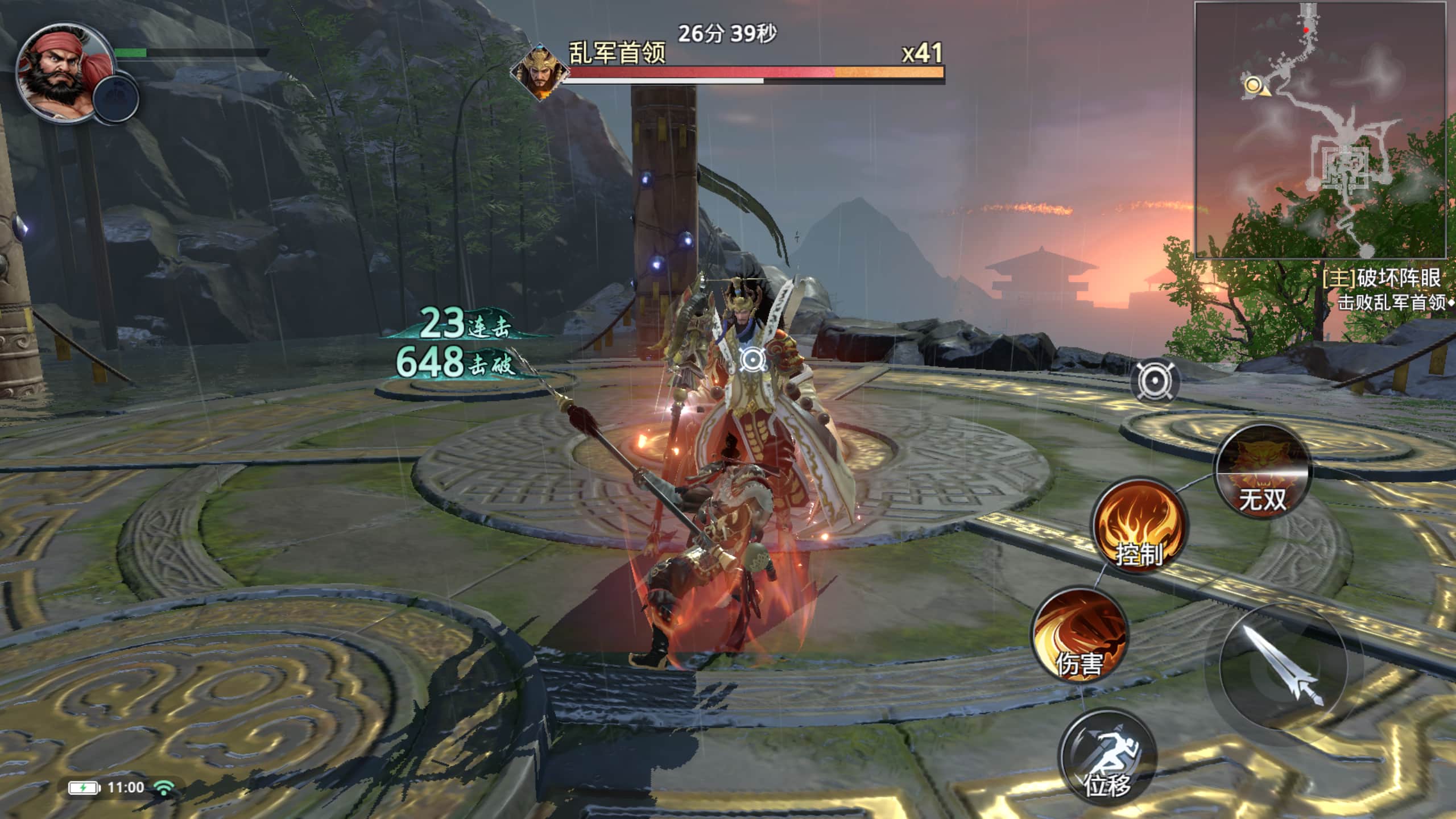Screen dimensions: 1456x819
Task: Open the minimap
Action: pos(1321,131)
